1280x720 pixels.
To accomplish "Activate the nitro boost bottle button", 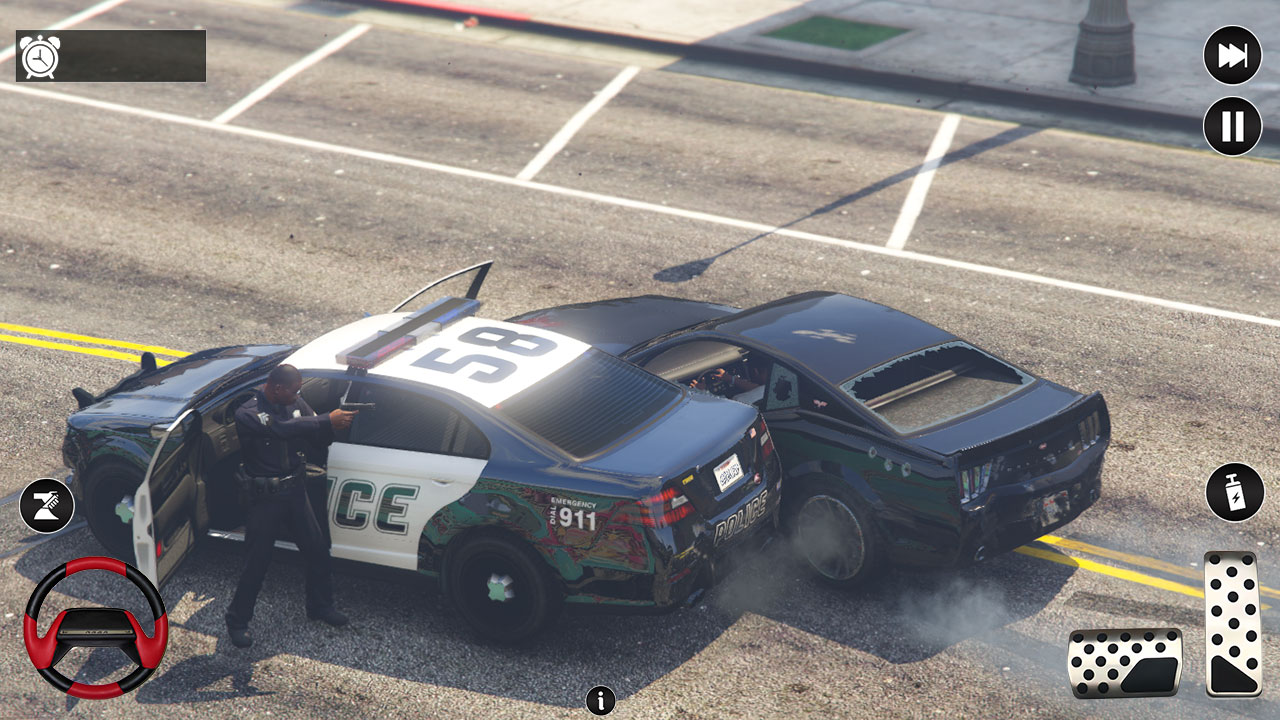I will [x=1234, y=492].
